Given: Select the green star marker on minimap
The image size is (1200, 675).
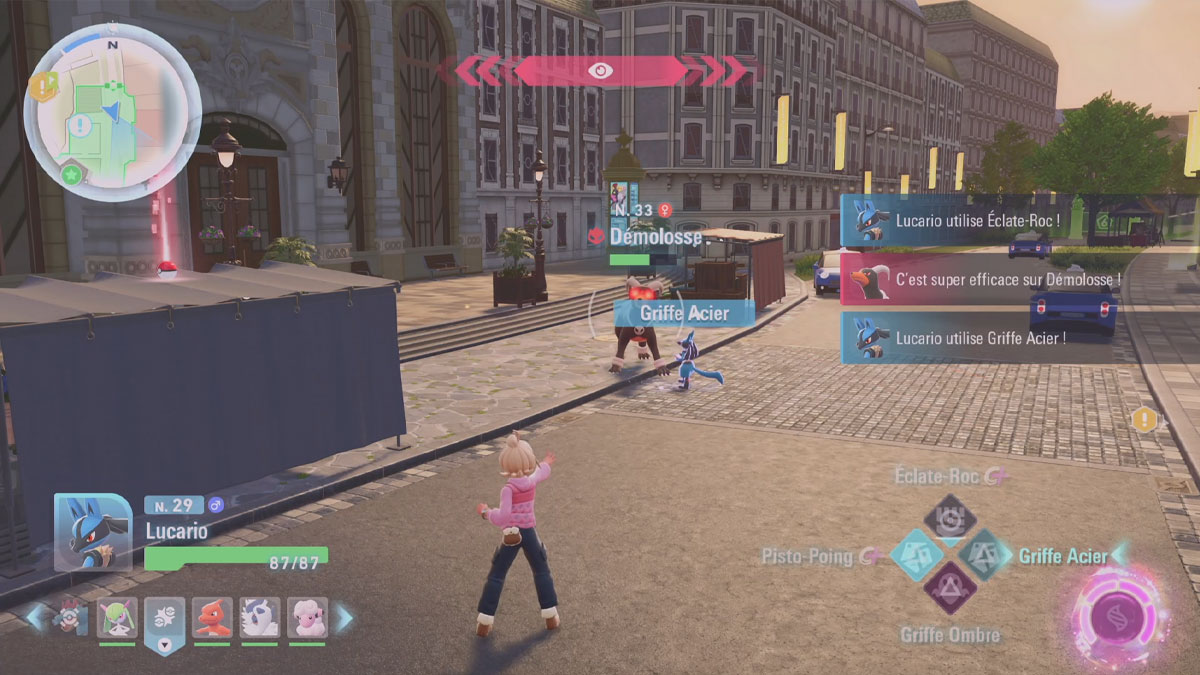Looking at the screenshot, I should (x=71, y=174).
